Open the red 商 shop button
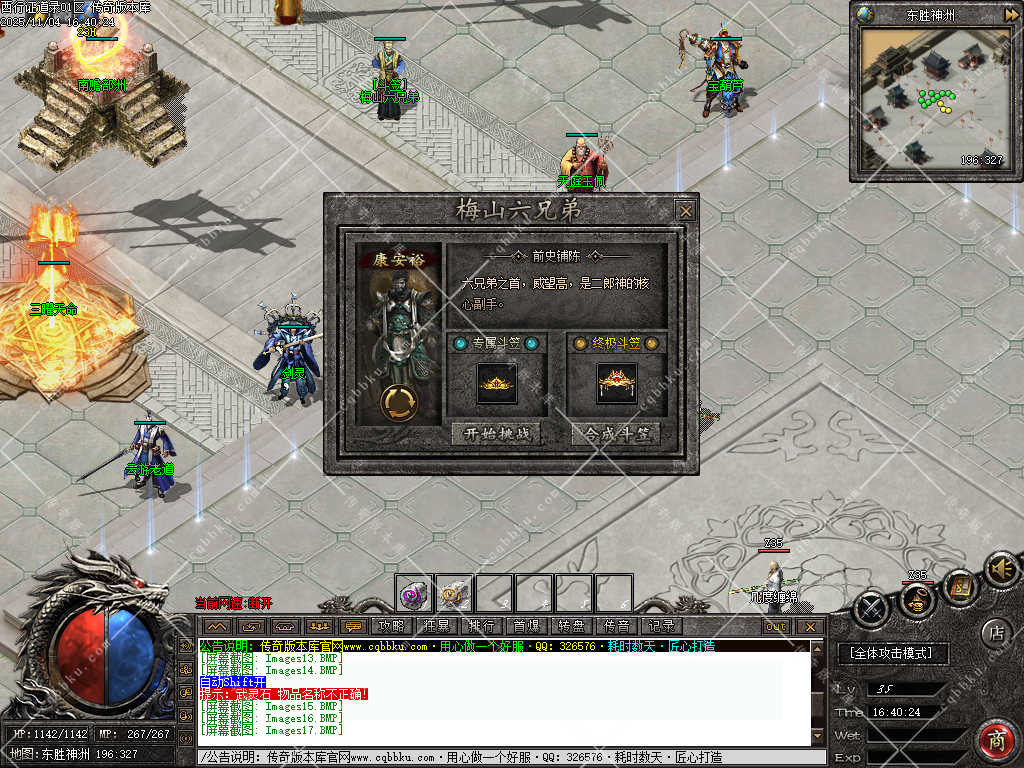Image resolution: width=1024 pixels, height=768 pixels. 995,741
